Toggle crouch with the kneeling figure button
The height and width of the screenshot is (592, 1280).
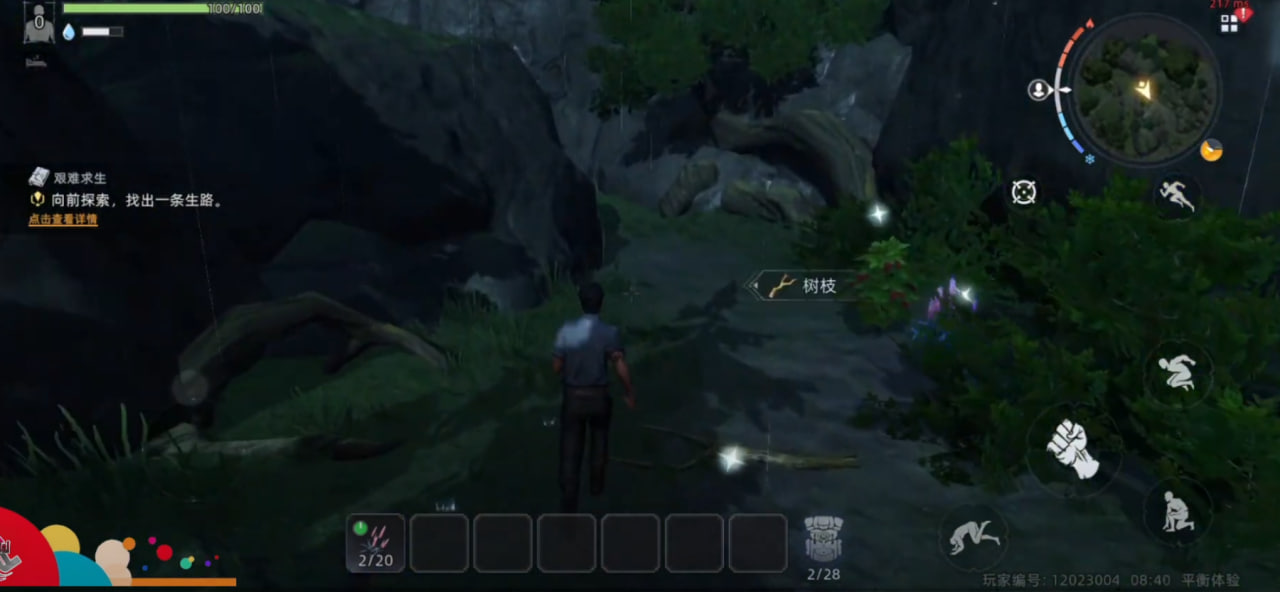1177,510
